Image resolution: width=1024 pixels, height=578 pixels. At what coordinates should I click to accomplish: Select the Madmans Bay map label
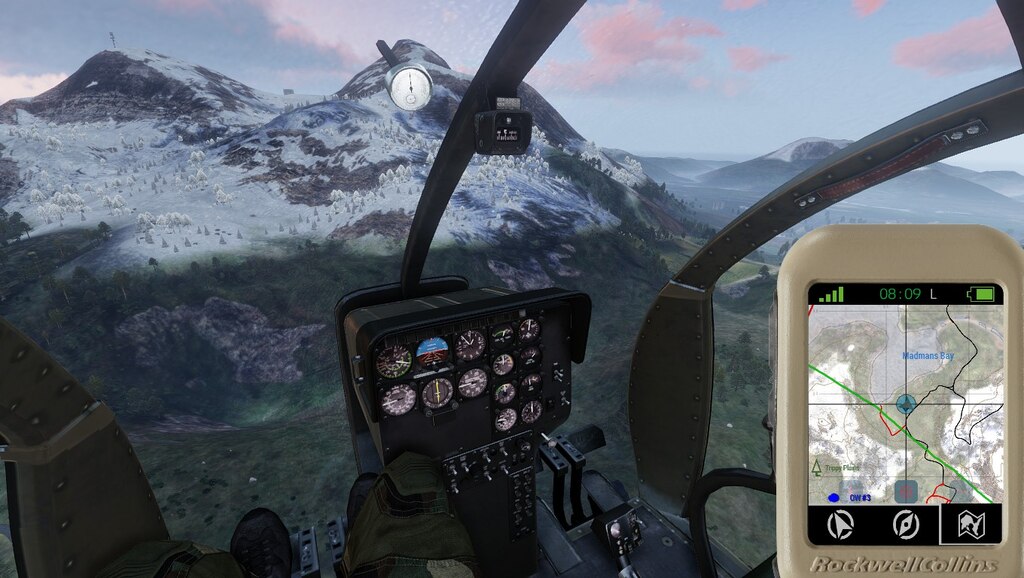[927, 355]
